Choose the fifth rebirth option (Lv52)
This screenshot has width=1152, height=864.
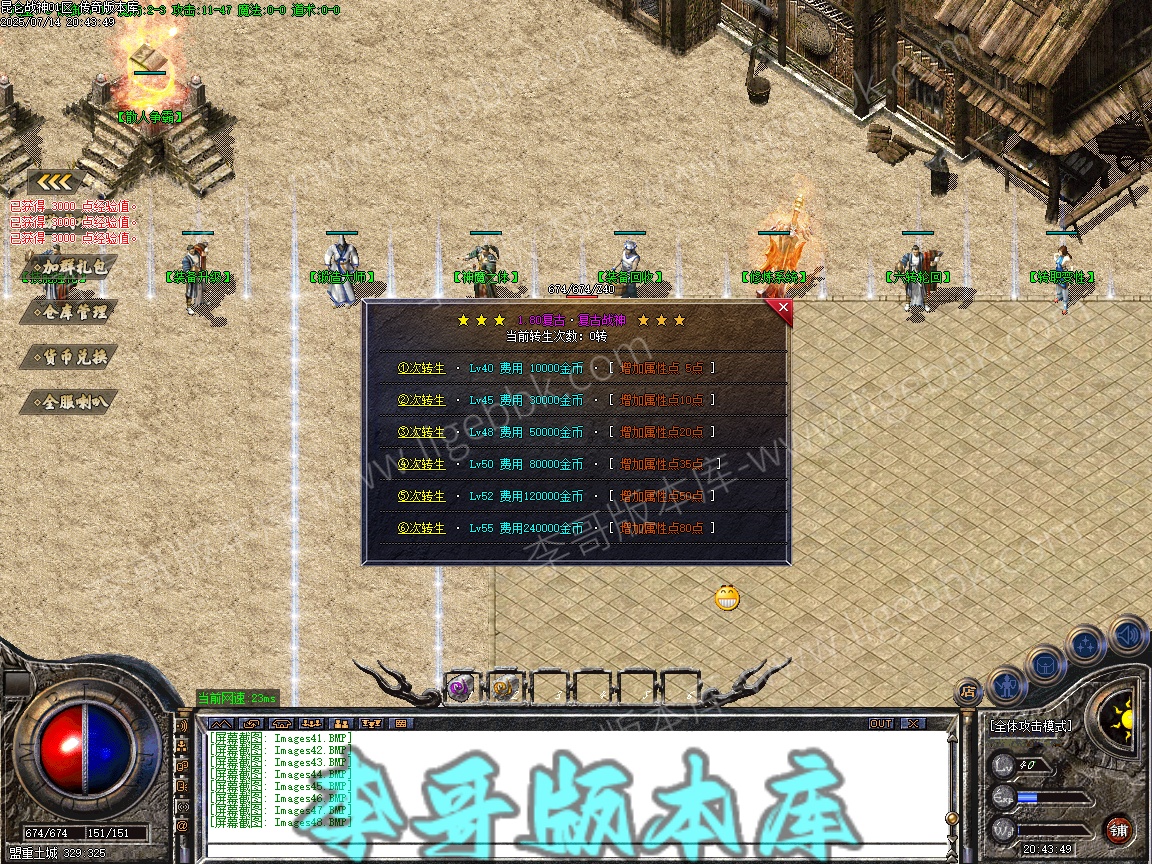pos(422,496)
